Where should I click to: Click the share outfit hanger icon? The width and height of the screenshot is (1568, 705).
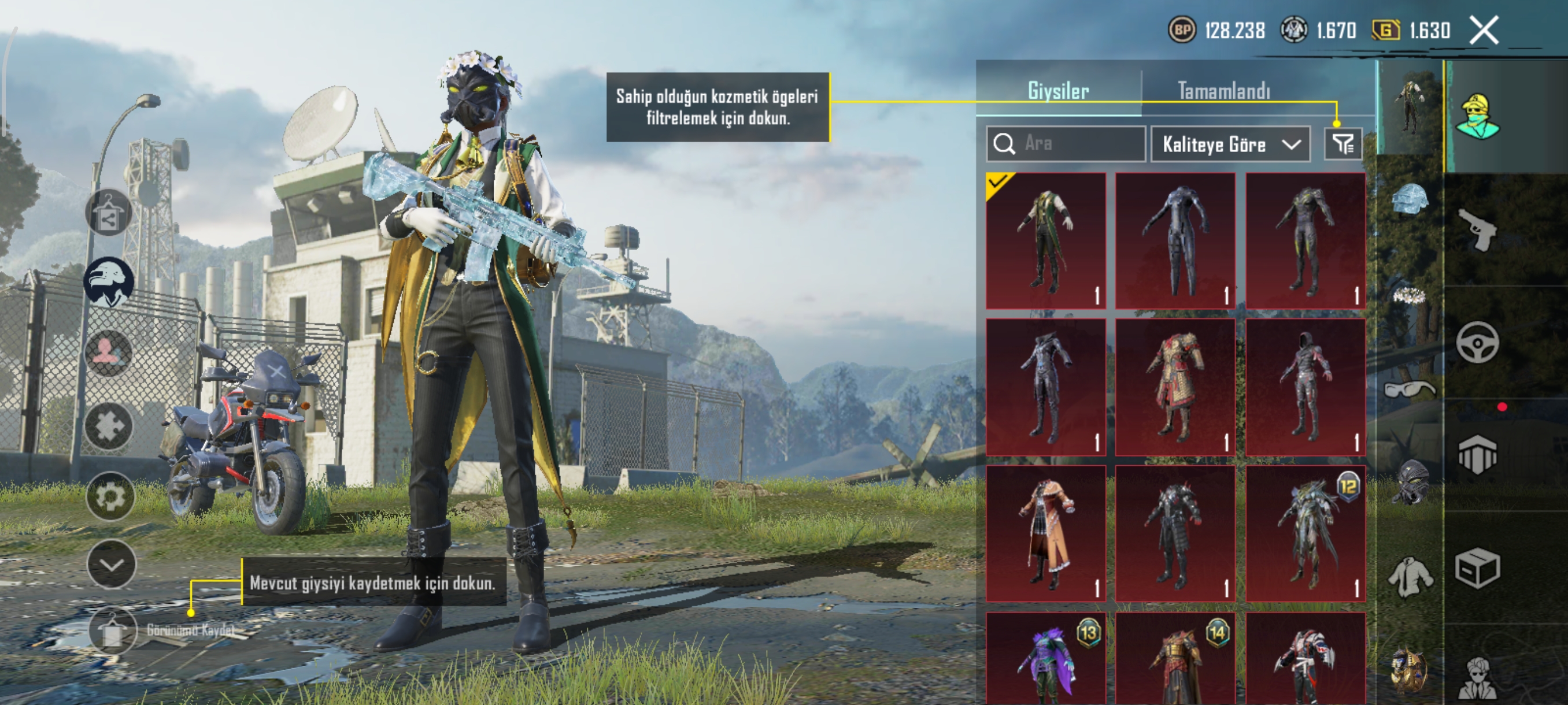click(x=108, y=213)
